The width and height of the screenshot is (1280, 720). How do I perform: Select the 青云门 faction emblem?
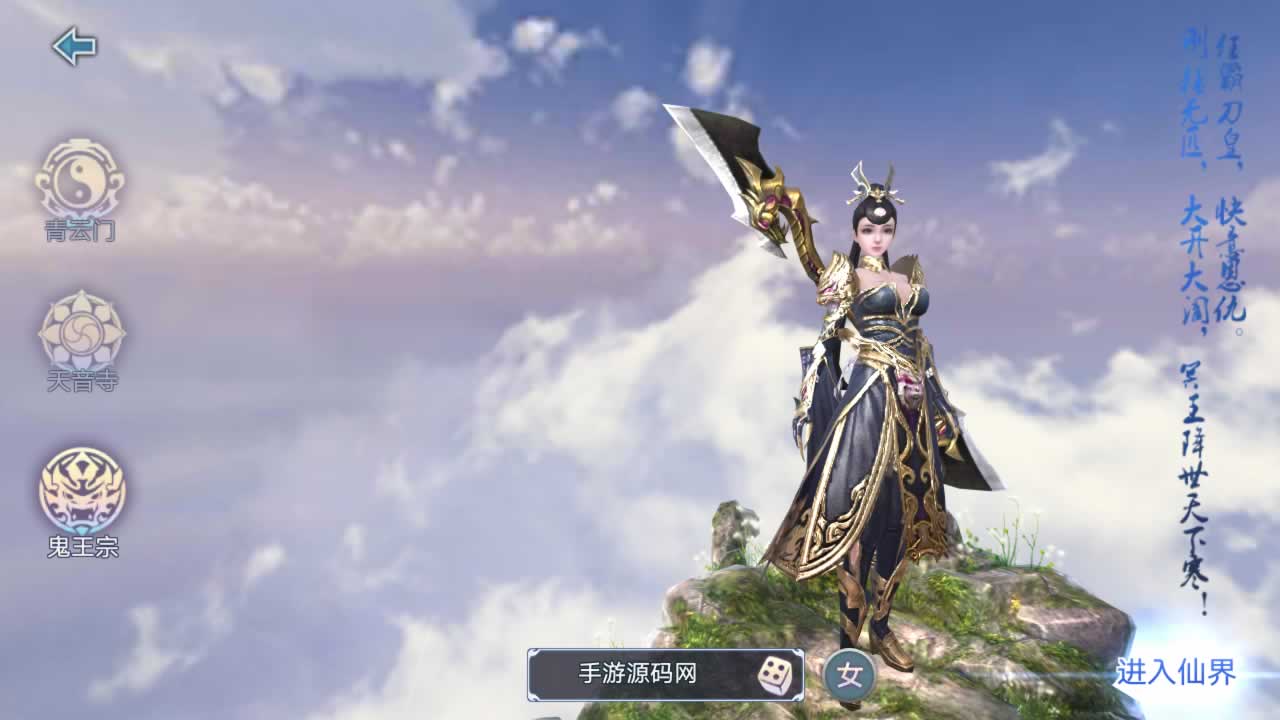click(80, 181)
